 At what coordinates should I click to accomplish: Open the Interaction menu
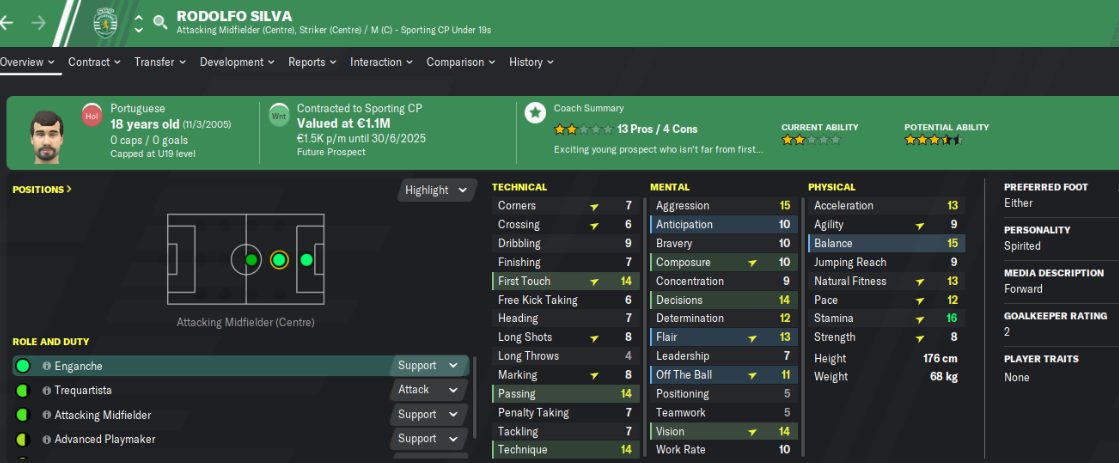point(381,62)
